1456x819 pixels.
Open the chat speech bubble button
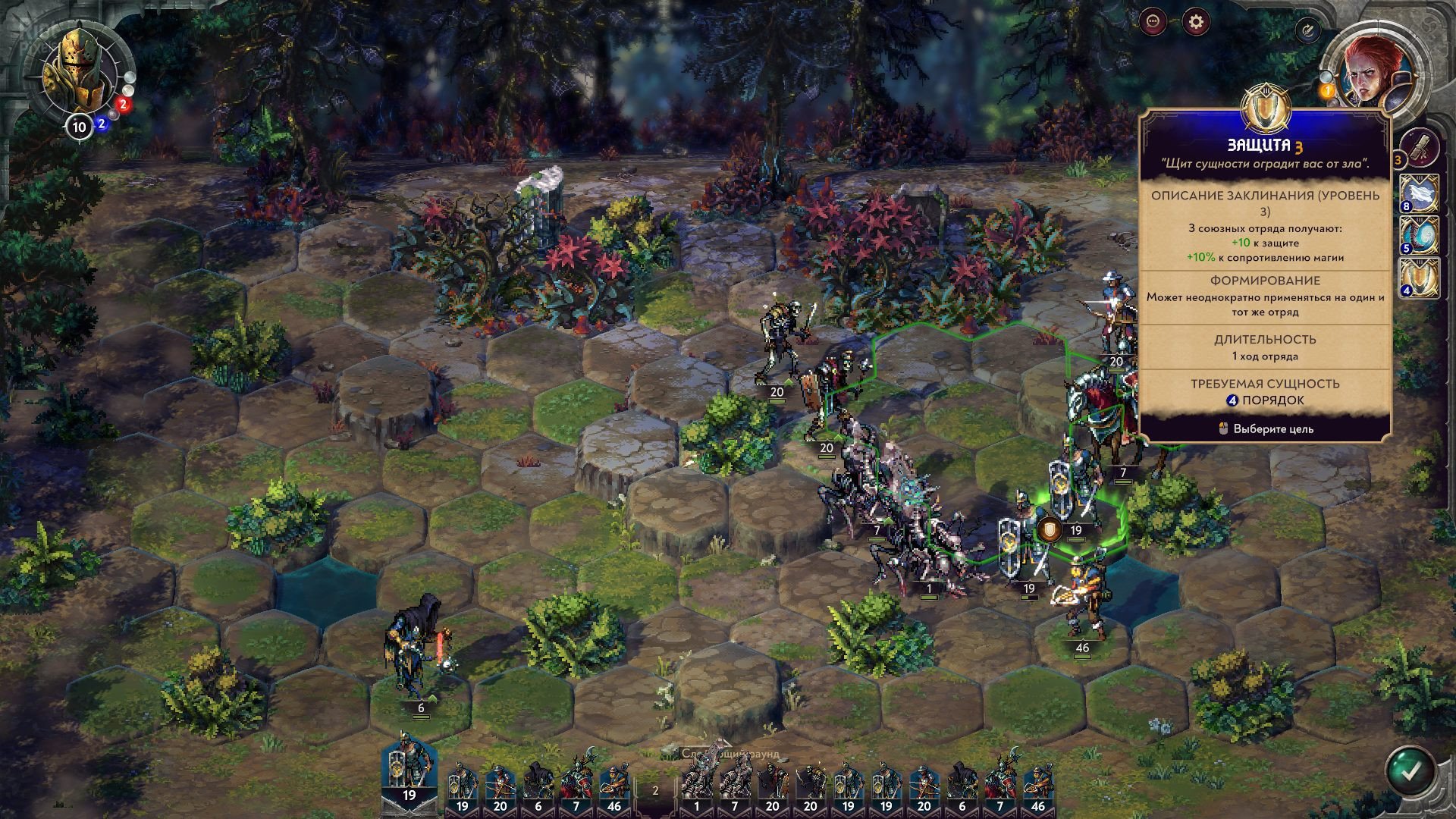point(1153,23)
